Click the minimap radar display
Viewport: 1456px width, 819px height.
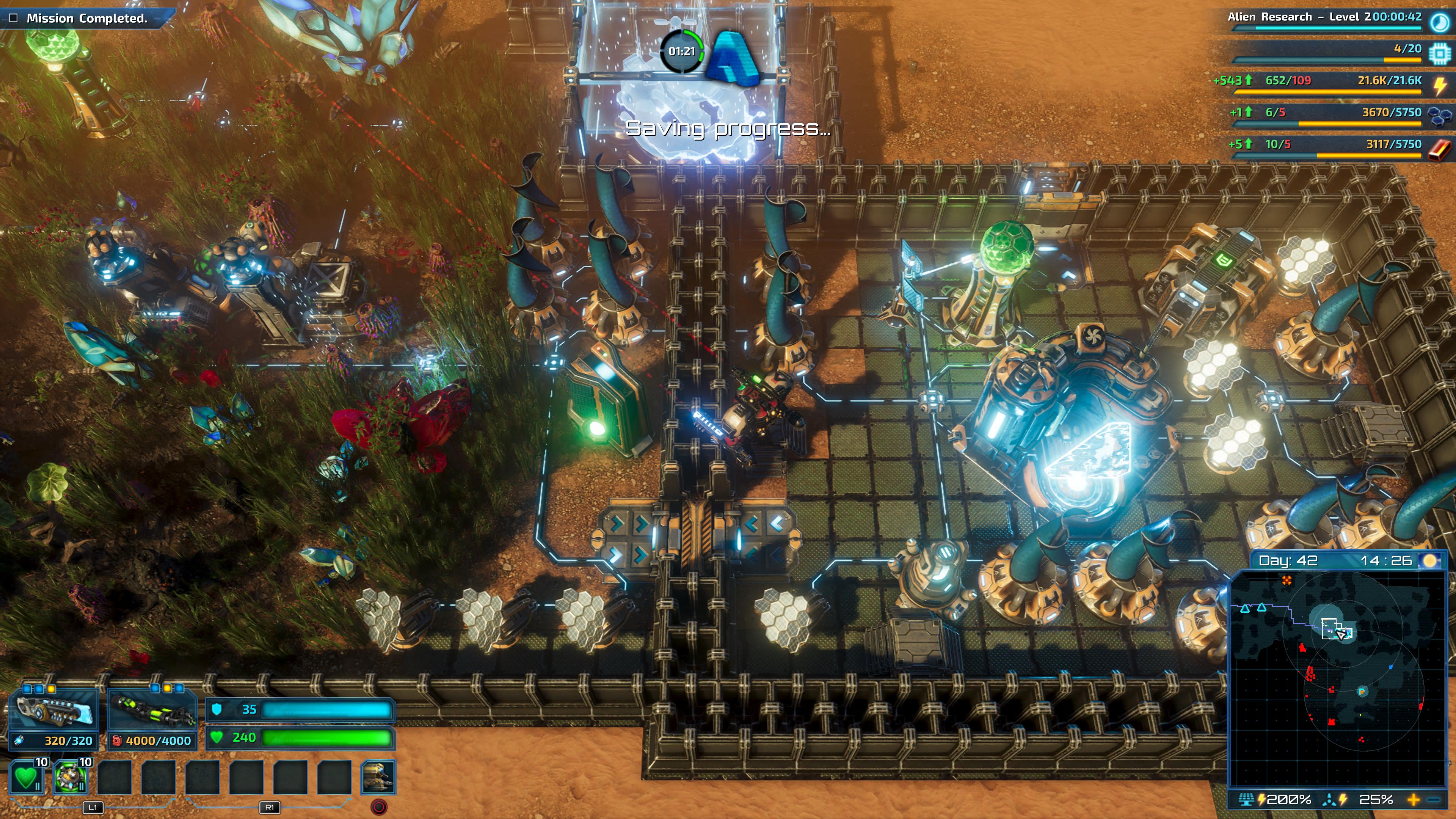point(1337,678)
